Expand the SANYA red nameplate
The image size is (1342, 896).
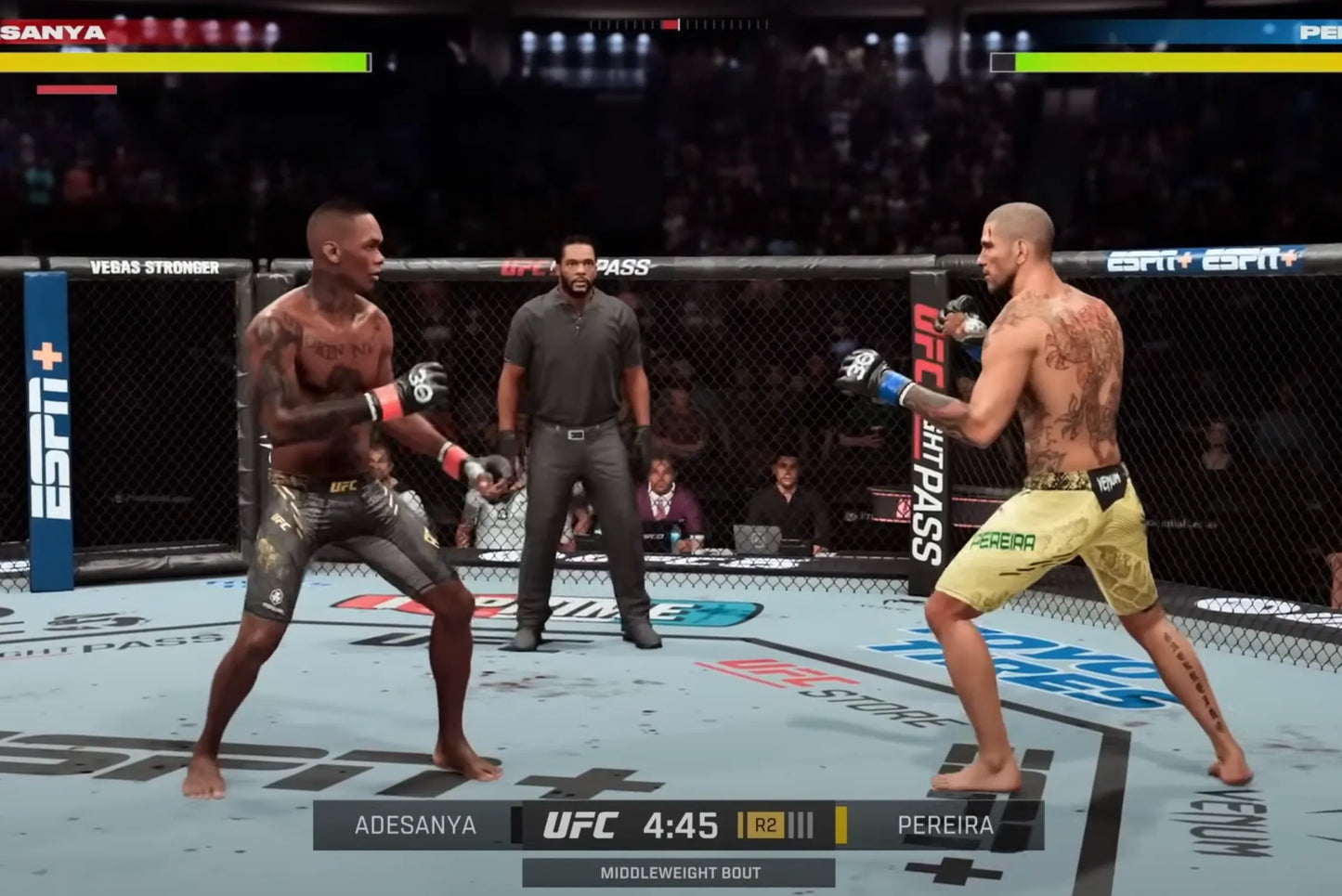click(x=51, y=32)
